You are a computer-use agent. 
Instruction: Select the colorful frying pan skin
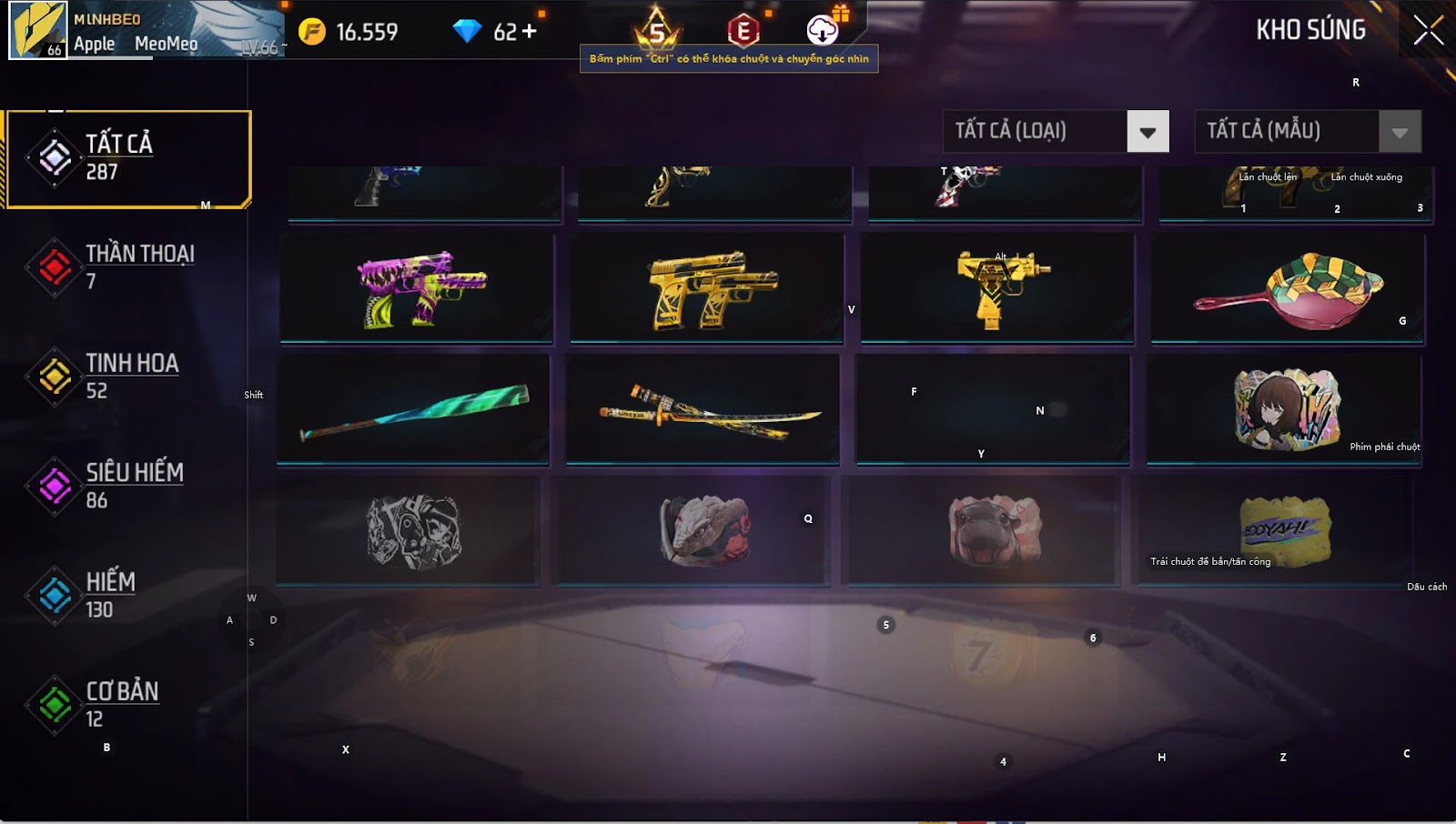click(1287, 288)
